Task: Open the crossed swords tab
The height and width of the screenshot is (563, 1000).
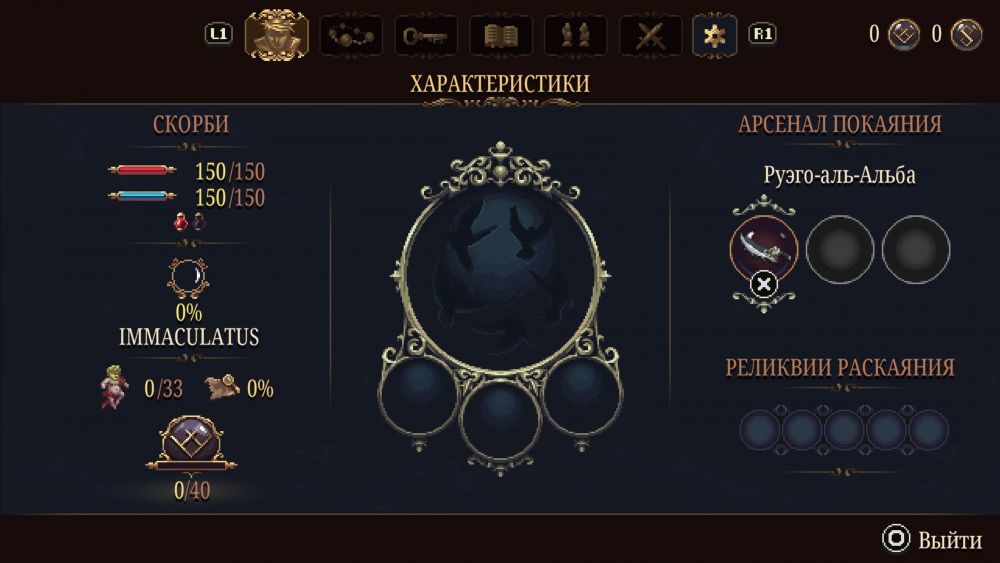Action: (x=650, y=36)
